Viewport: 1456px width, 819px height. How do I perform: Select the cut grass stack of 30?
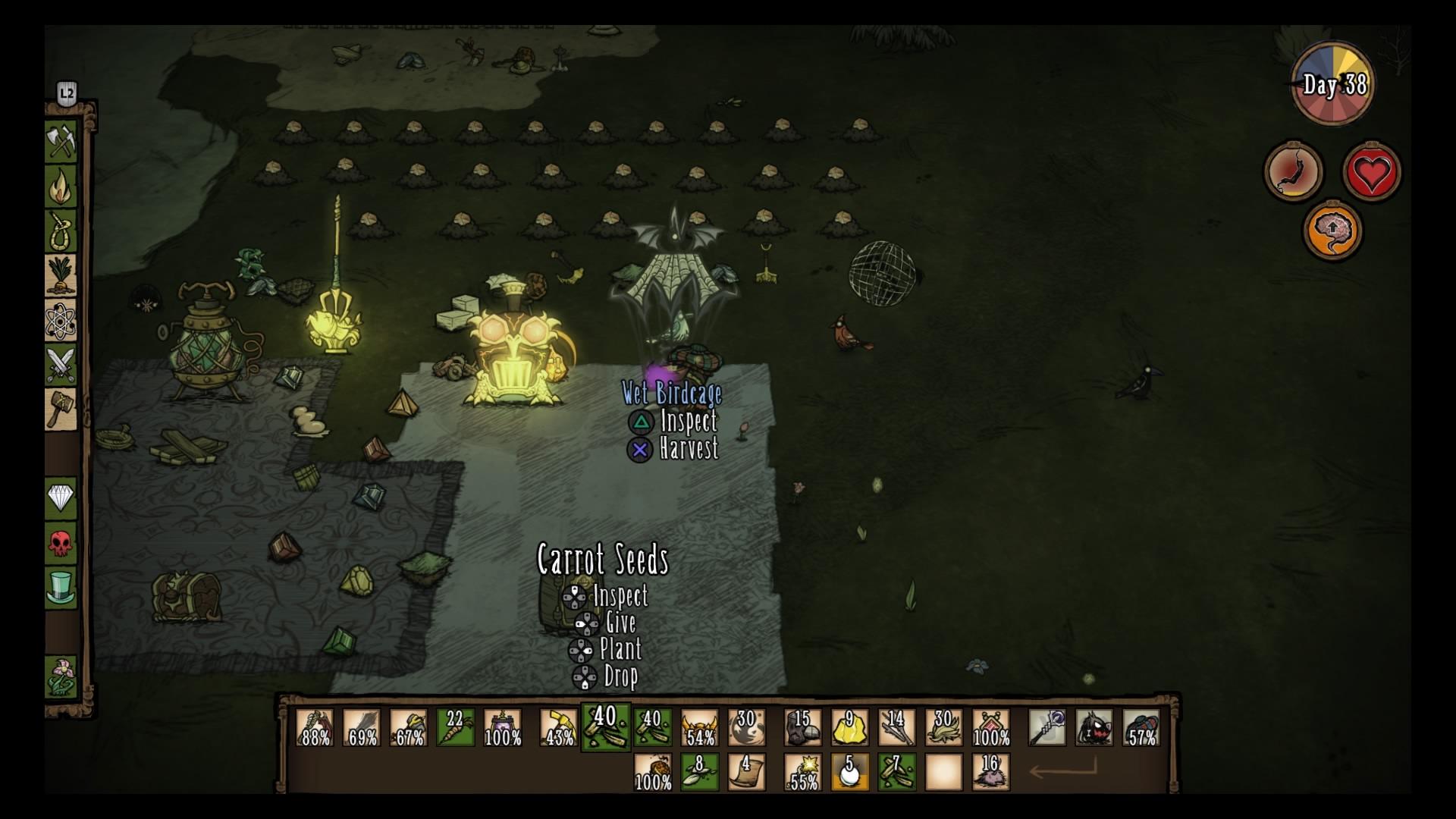[944, 727]
